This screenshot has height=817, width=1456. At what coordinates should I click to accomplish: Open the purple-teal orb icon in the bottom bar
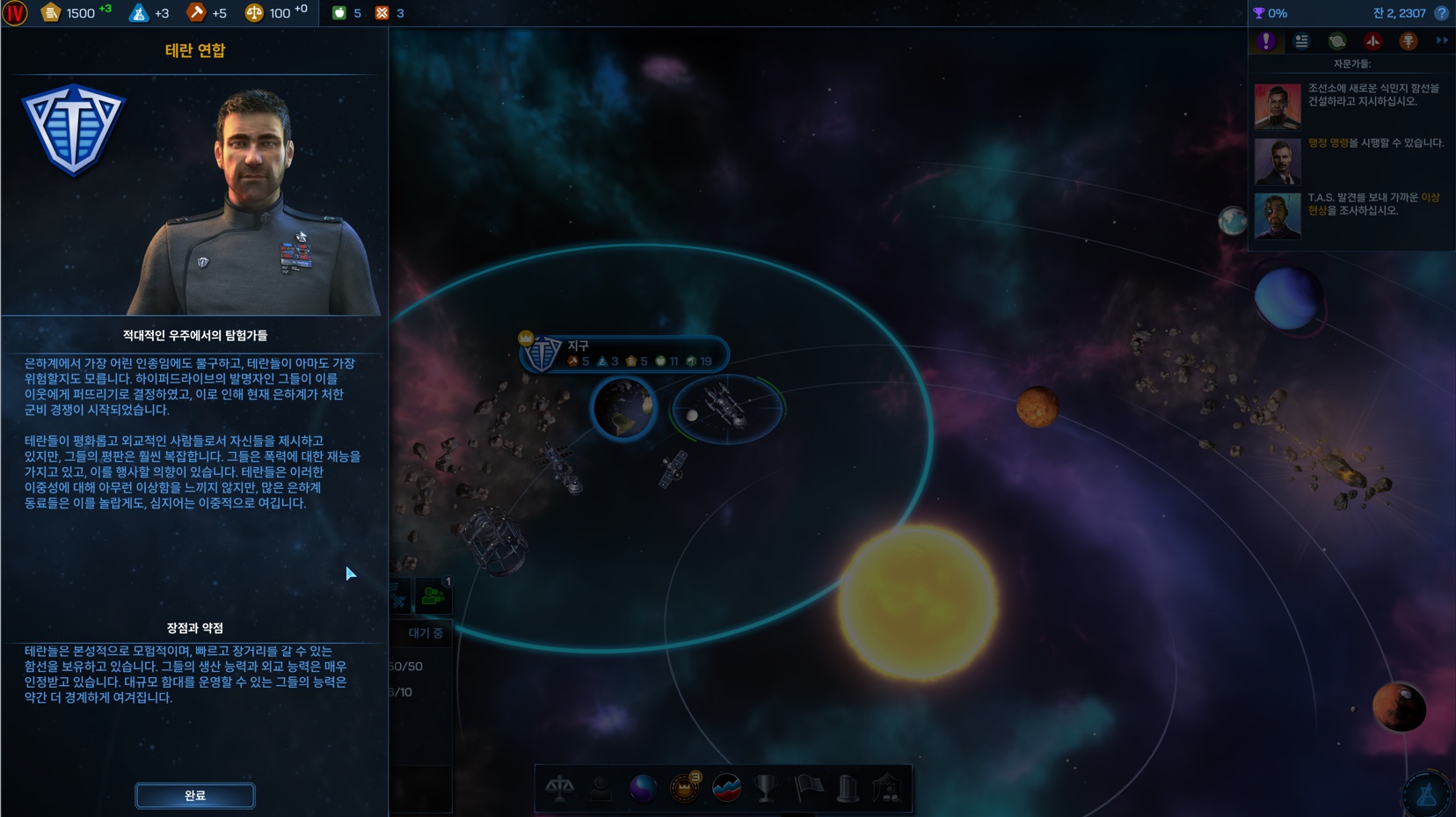coord(643,788)
